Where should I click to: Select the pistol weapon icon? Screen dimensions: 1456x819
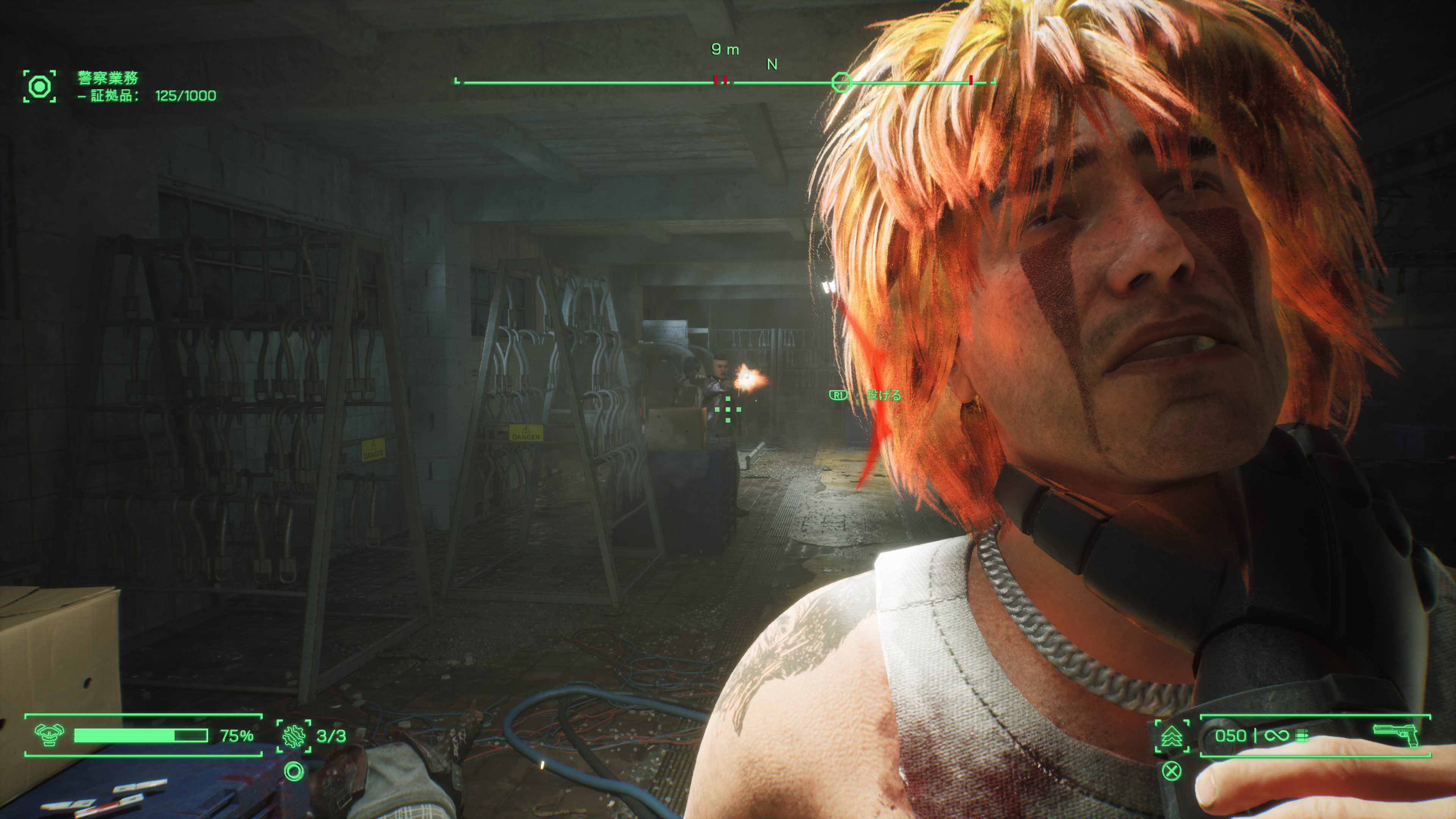coord(1396,735)
